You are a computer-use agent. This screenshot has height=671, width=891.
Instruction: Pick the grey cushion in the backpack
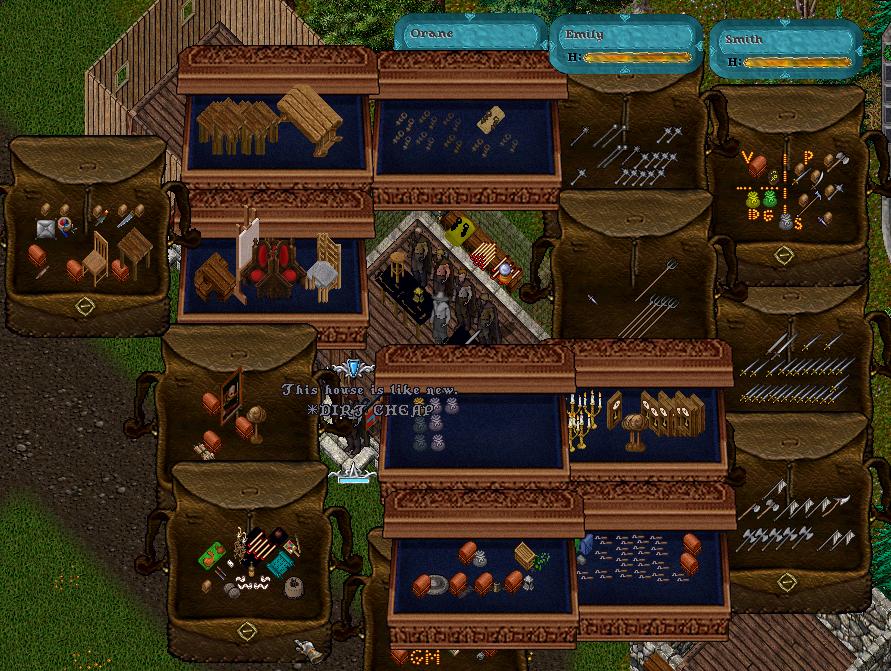coord(45,229)
